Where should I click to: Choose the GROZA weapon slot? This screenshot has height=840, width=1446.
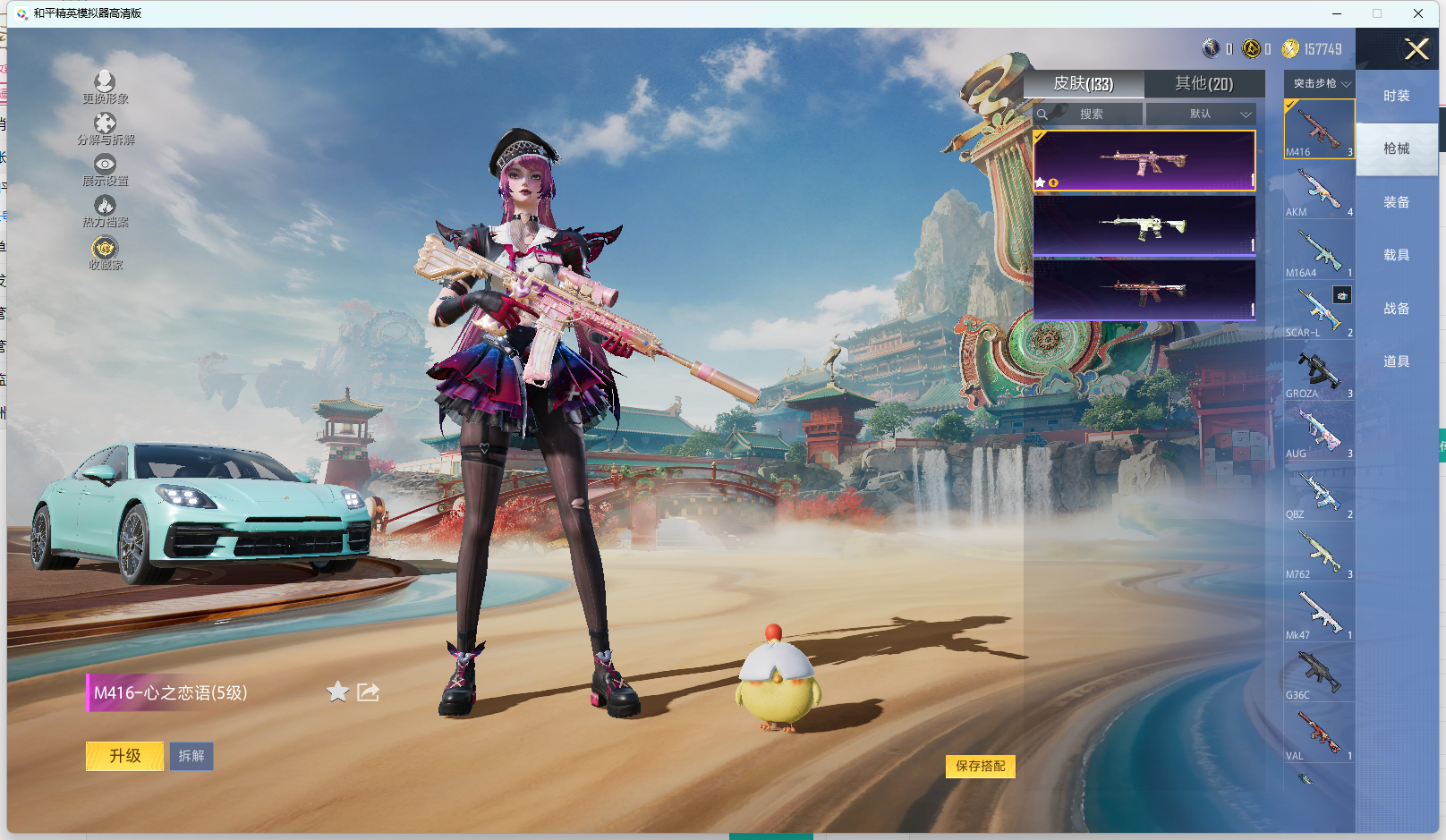tap(1319, 373)
